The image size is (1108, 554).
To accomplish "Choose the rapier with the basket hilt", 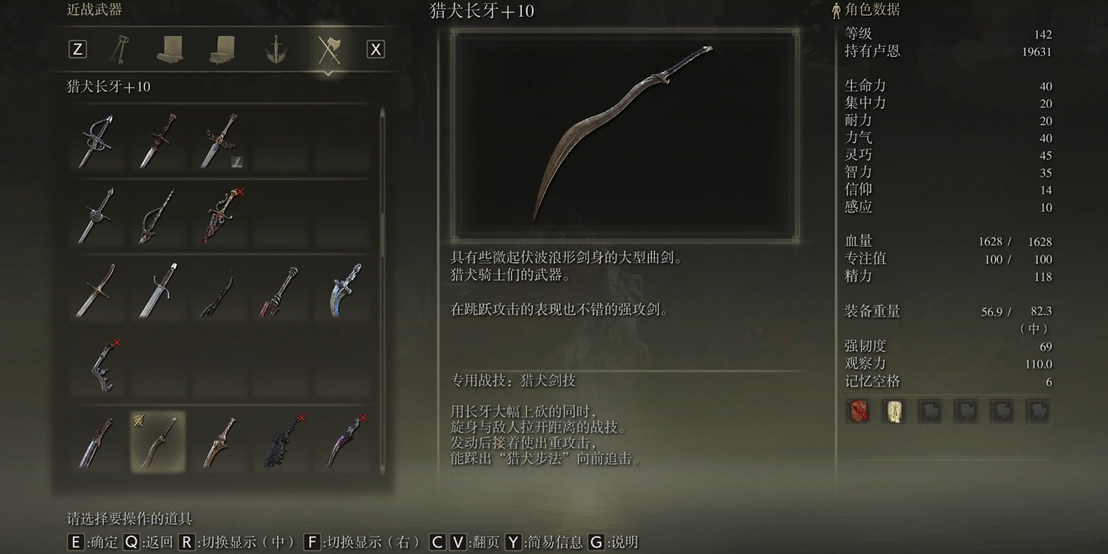I will point(98,142).
